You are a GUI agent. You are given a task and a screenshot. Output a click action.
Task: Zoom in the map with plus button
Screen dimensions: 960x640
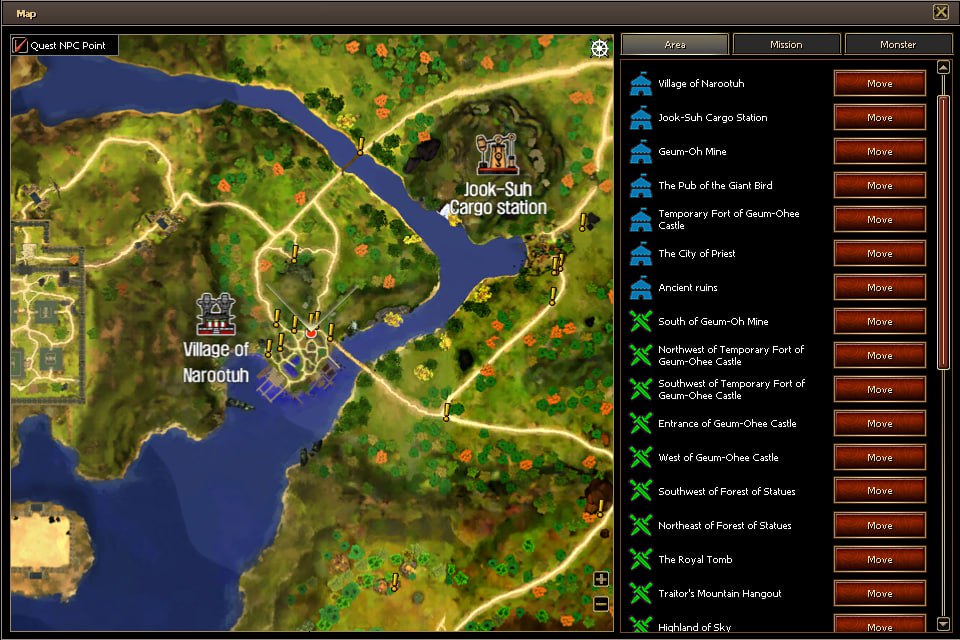coord(601,579)
